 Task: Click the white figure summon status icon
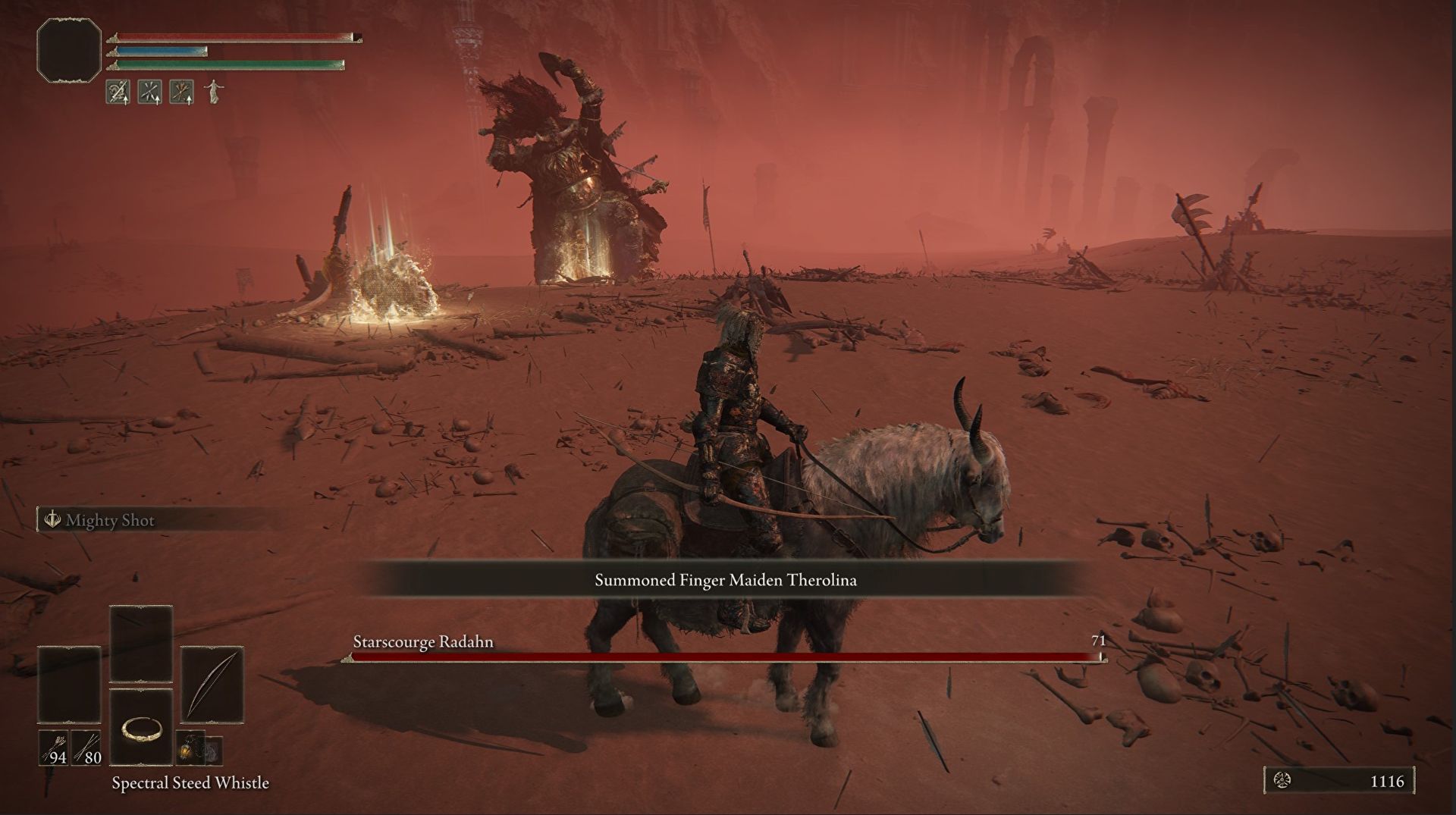pyautogui.click(x=214, y=92)
